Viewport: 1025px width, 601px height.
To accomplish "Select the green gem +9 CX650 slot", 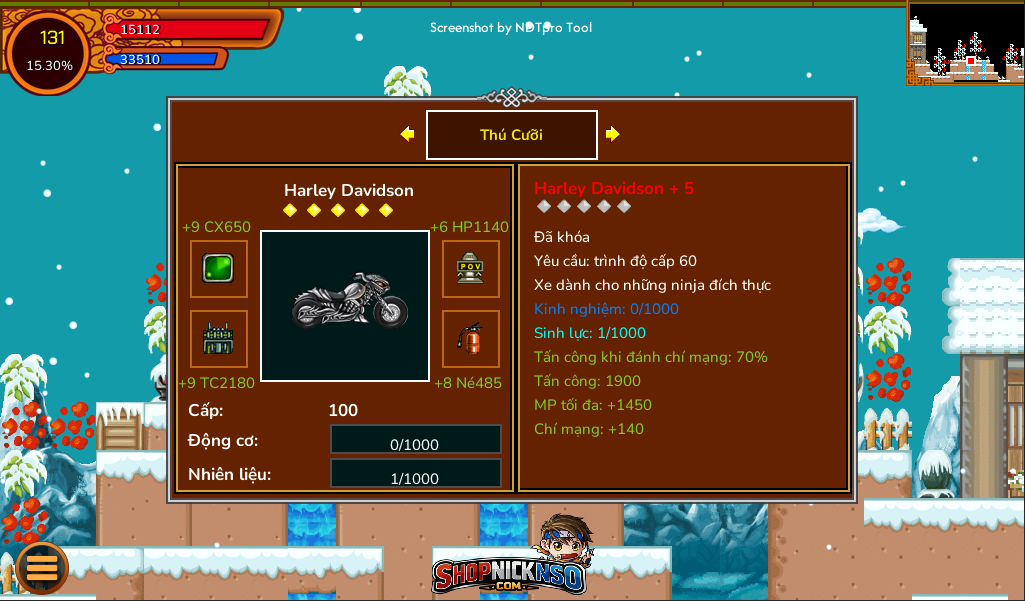I will pos(219,269).
